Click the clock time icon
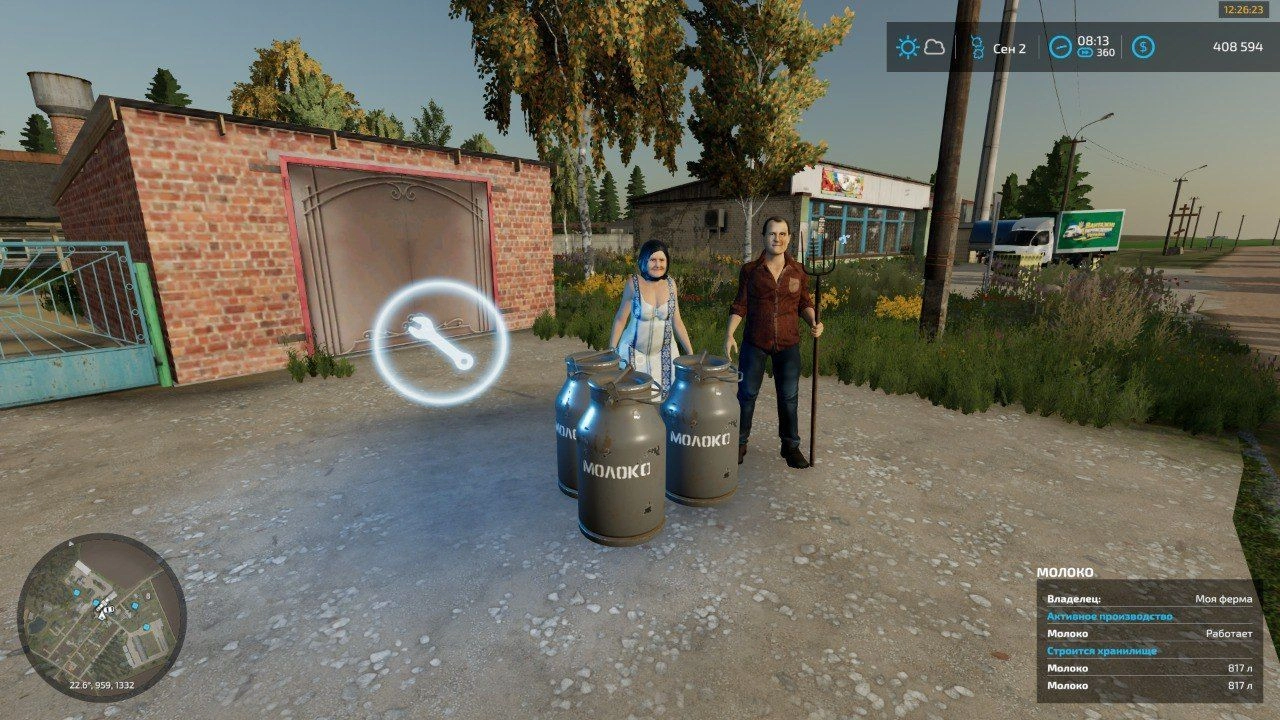 pyautogui.click(x=1059, y=47)
